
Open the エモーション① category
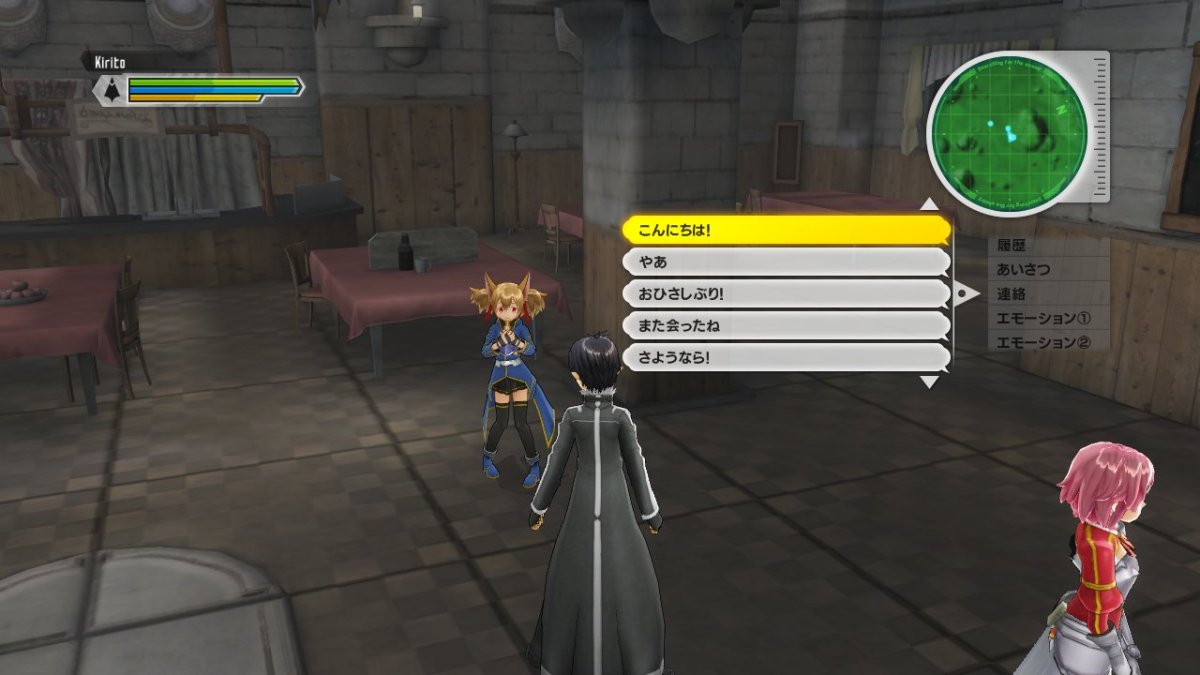[1043, 318]
